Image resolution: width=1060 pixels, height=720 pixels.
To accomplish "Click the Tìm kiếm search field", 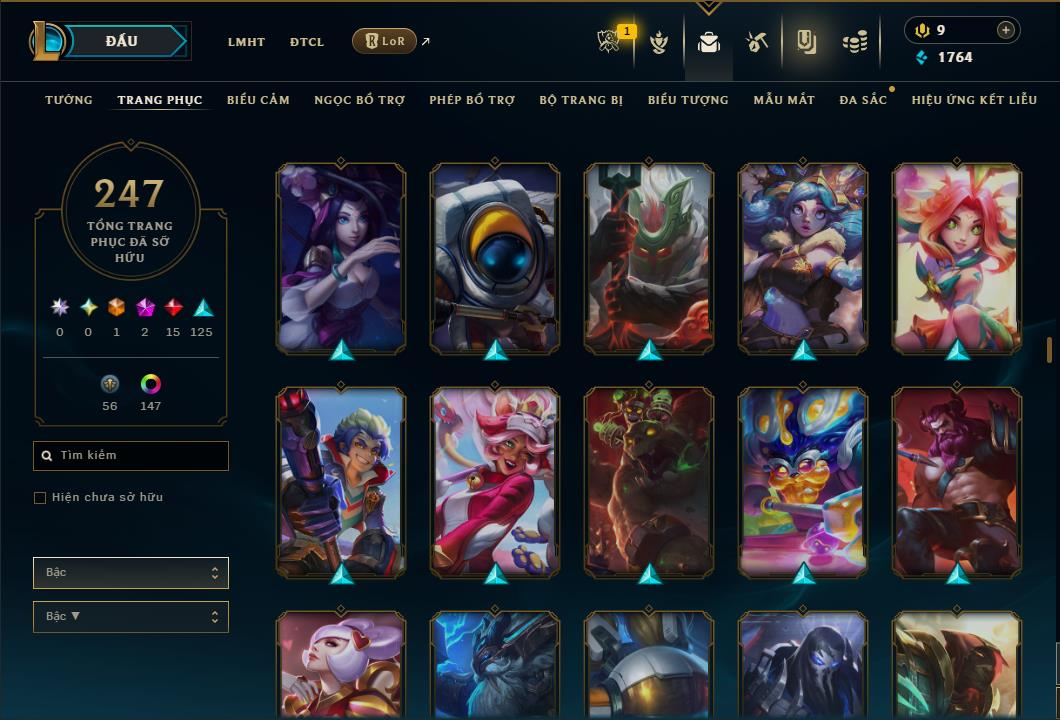I will click(131, 456).
